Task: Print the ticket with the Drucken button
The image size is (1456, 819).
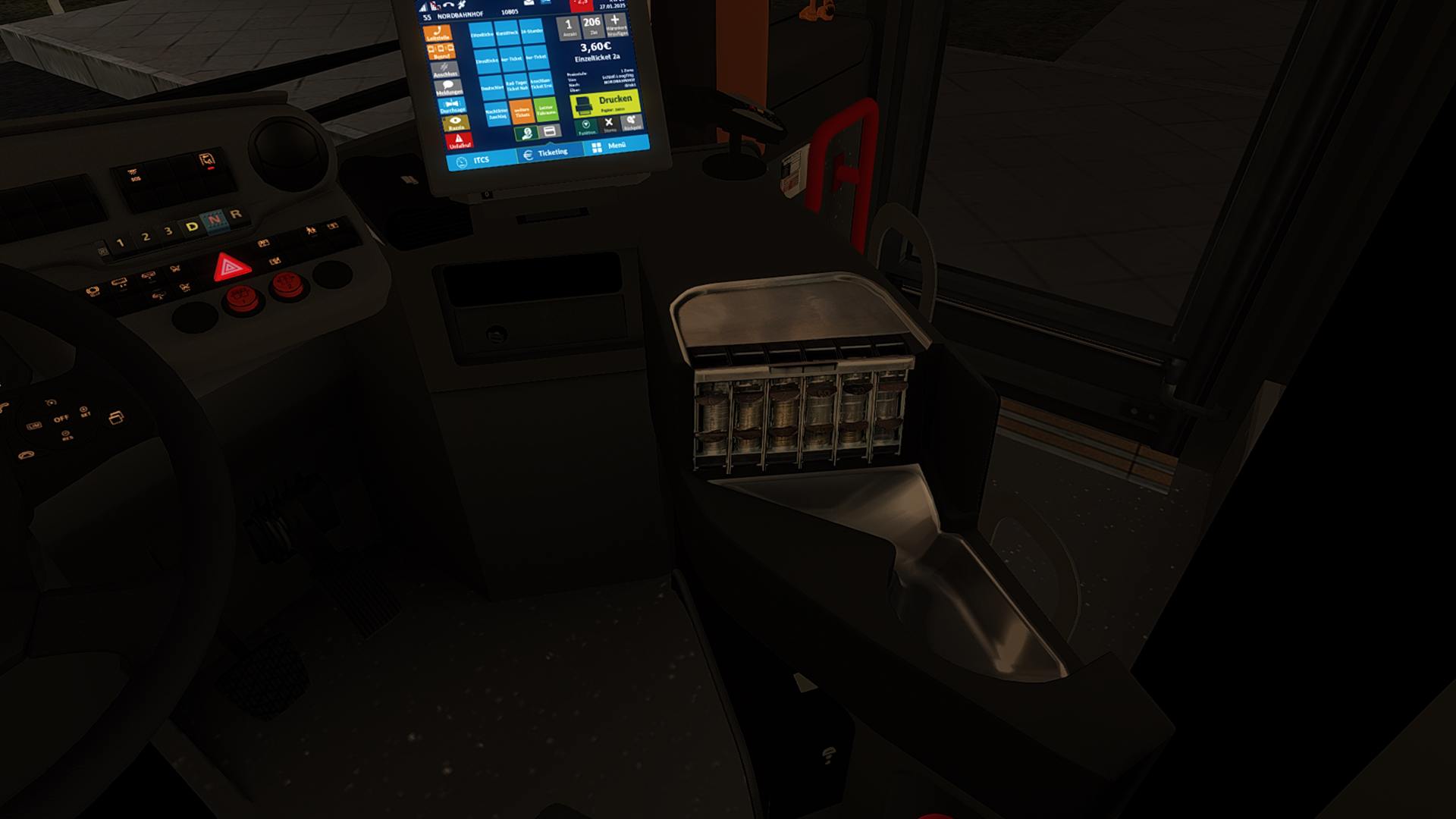Action: (604, 103)
